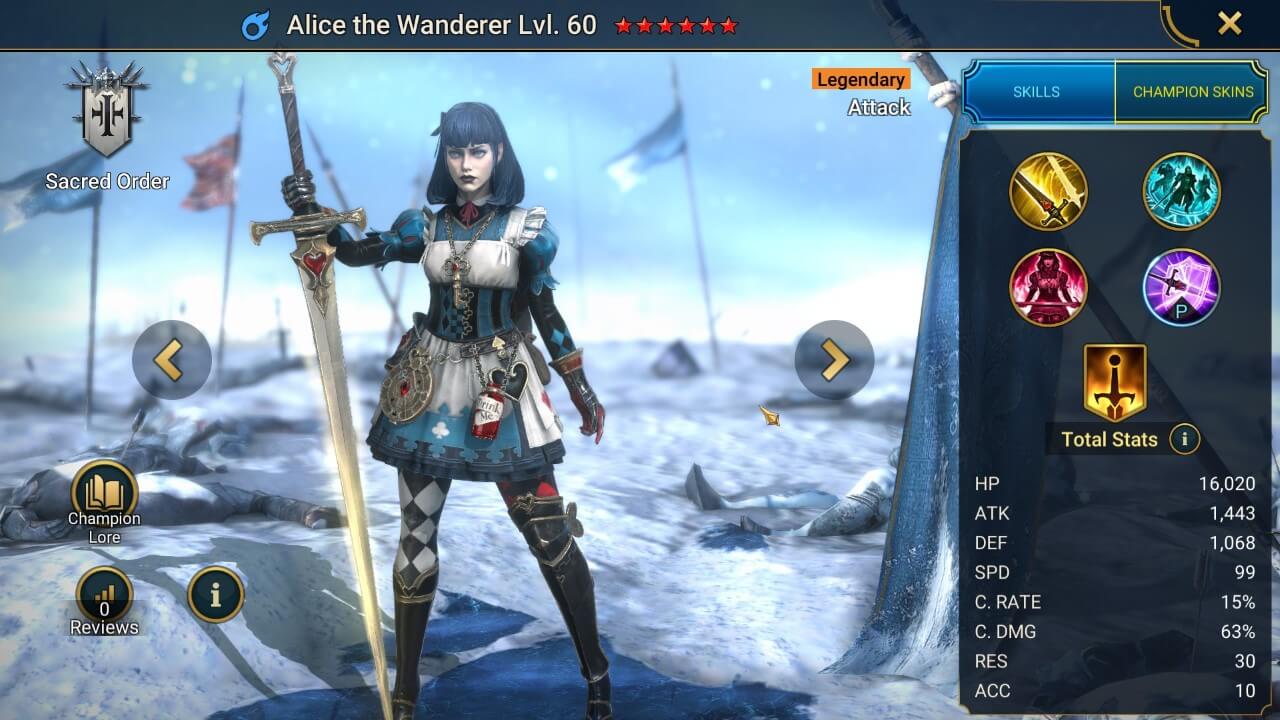Select the teal ghostly figures skill icon
The height and width of the screenshot is (720, 1280).
1181,191
